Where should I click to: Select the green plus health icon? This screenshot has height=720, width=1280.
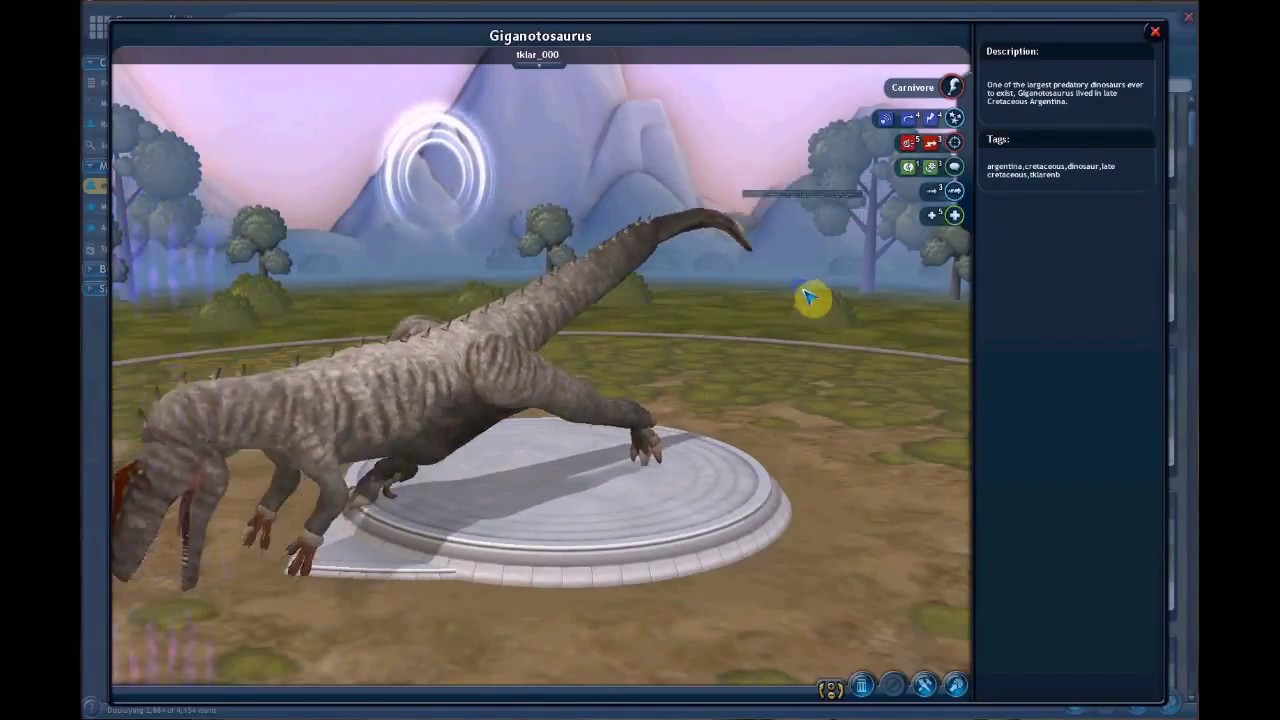(x=954, y=215)
